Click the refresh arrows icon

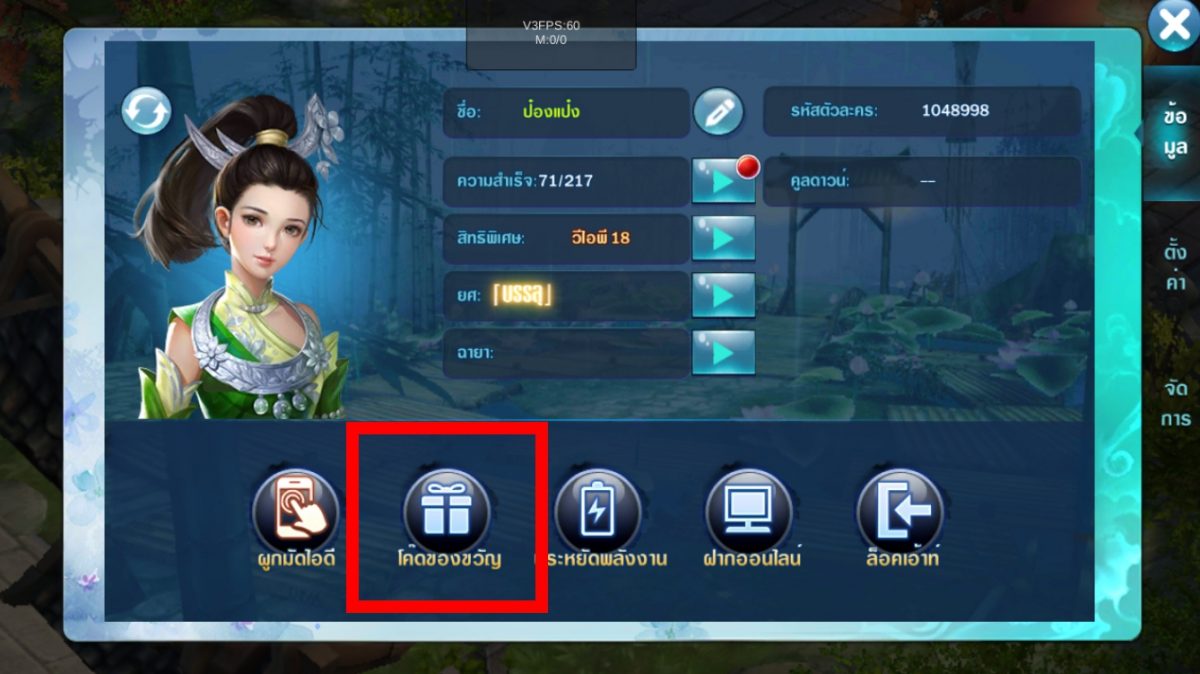pyautogui.click(x=146, y=111)
